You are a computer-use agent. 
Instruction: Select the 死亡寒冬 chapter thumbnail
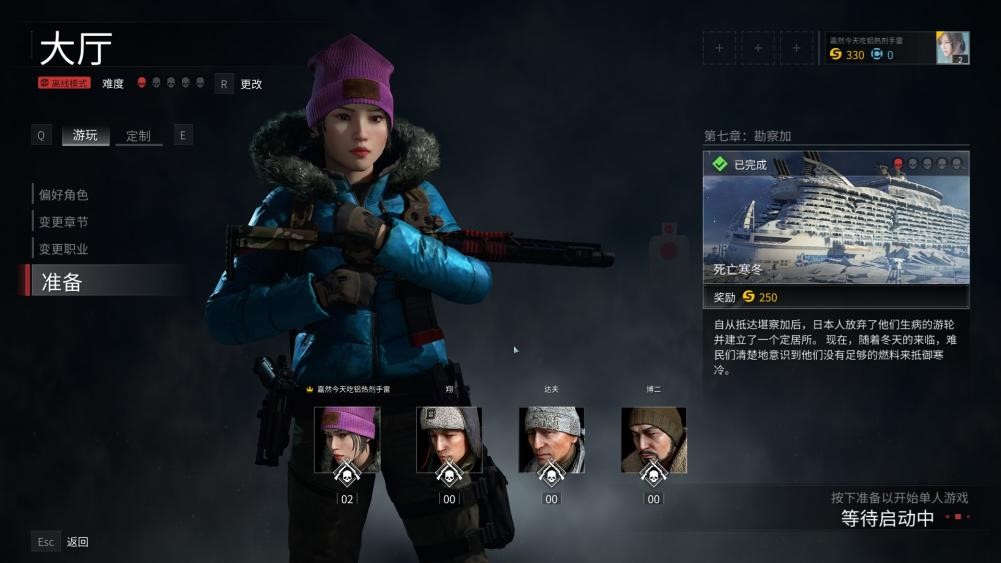coord(836,218)
